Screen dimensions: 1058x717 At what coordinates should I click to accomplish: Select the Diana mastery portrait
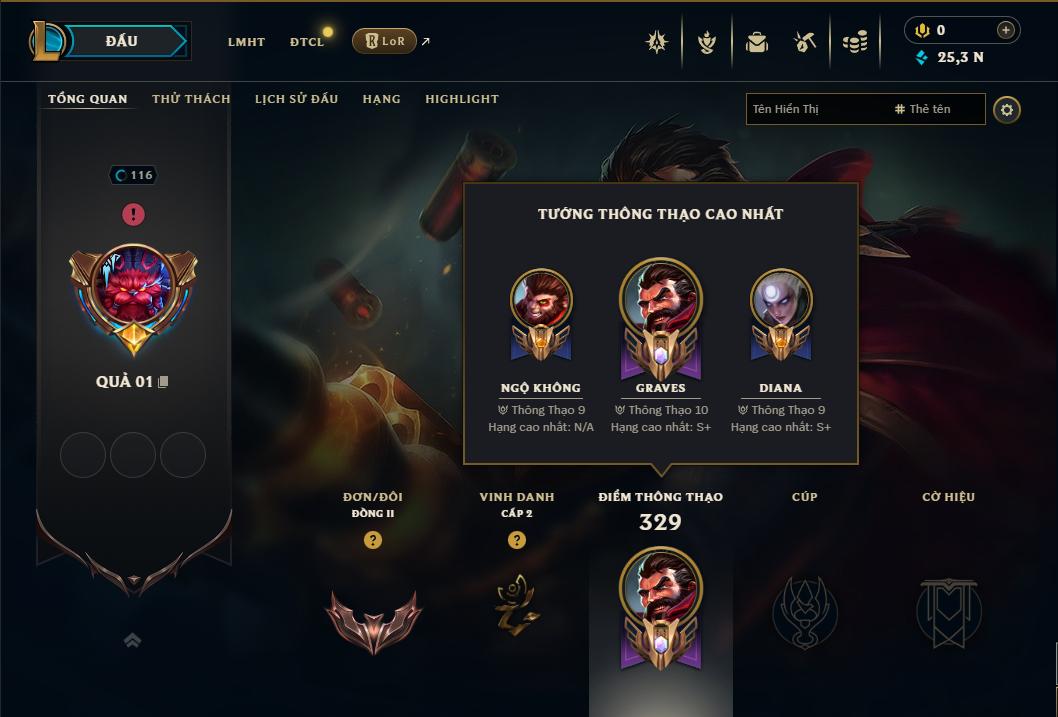tap(781, 300)
